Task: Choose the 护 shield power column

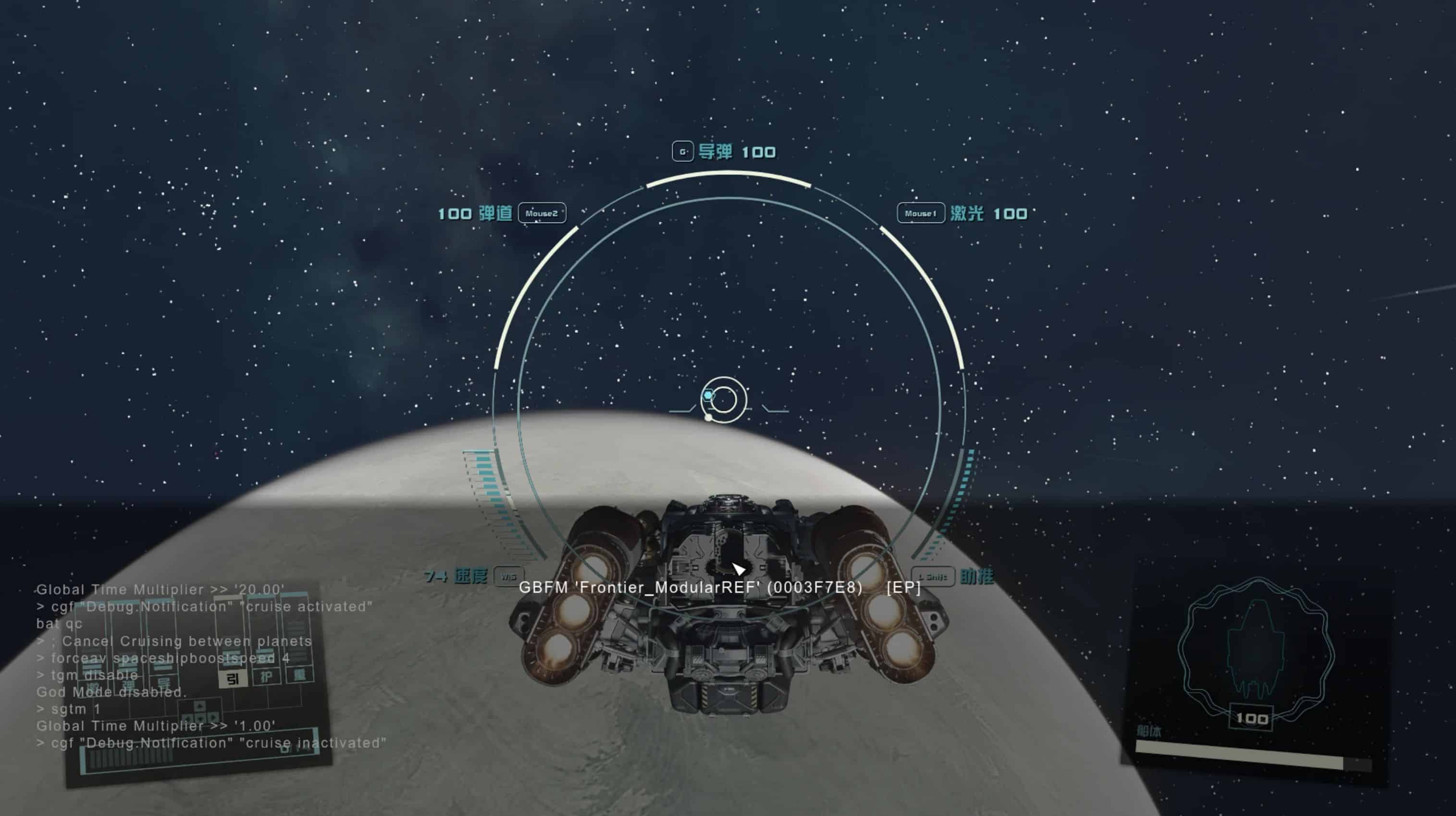Action: [x=266, y=676]
